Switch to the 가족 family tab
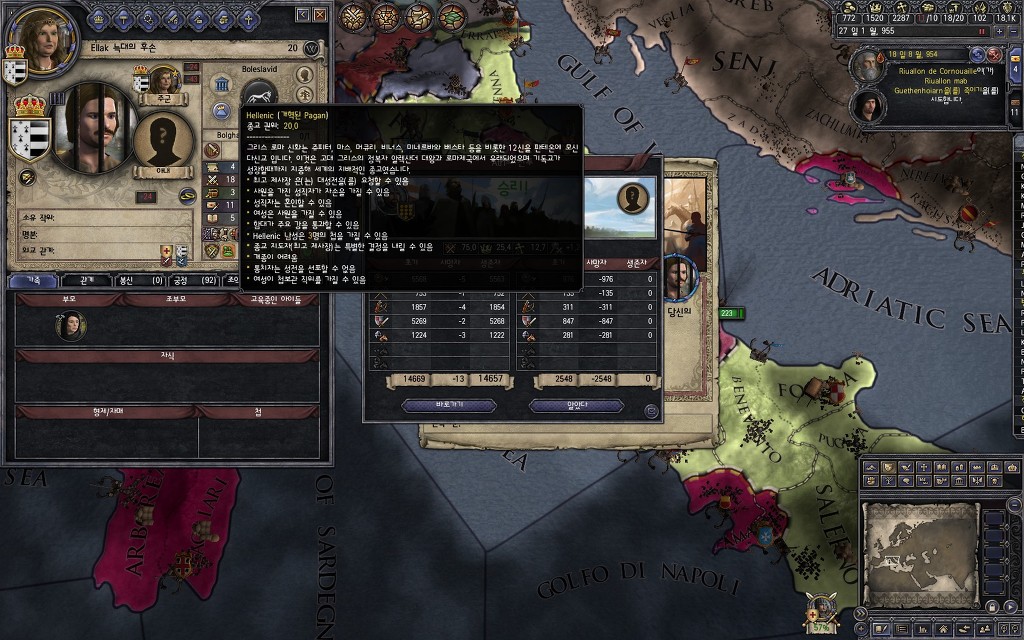 pyautogui.click(x=33, y=281)
